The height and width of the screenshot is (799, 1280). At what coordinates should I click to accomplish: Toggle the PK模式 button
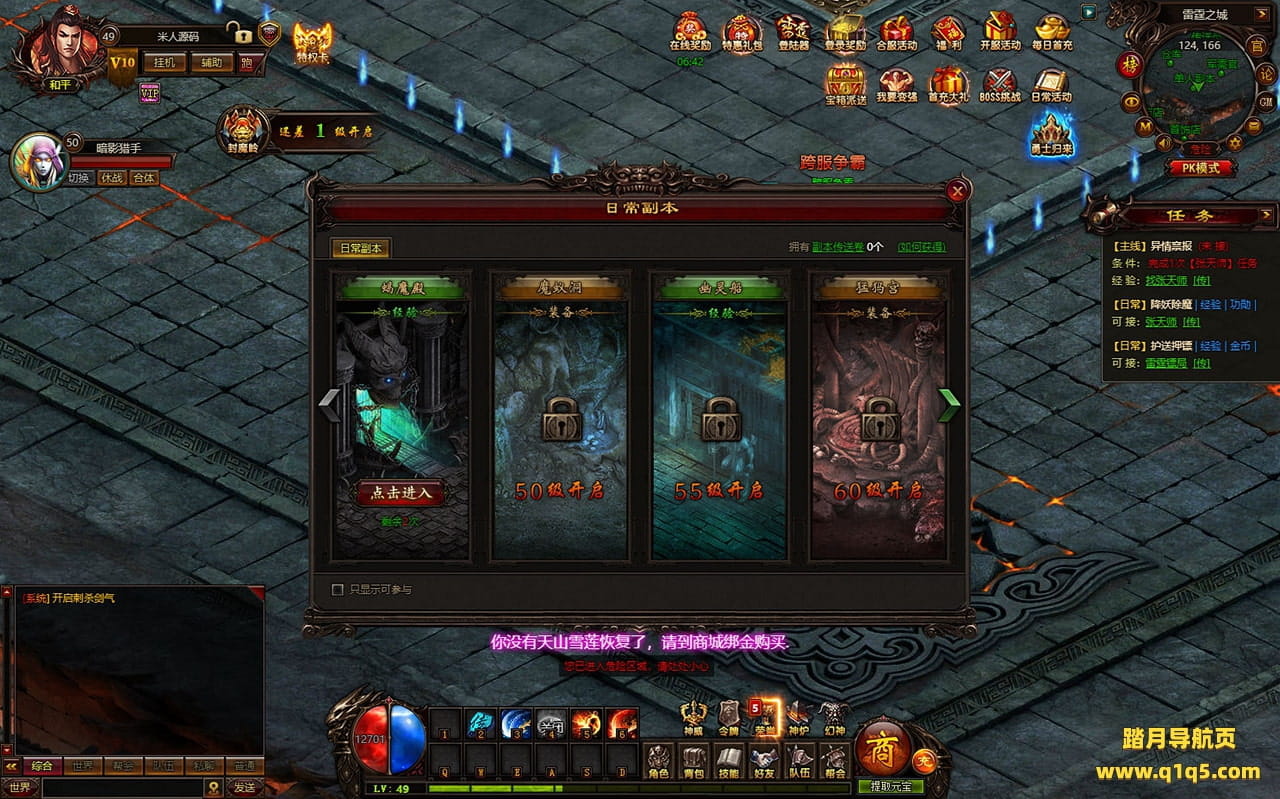click(1201, 168)
